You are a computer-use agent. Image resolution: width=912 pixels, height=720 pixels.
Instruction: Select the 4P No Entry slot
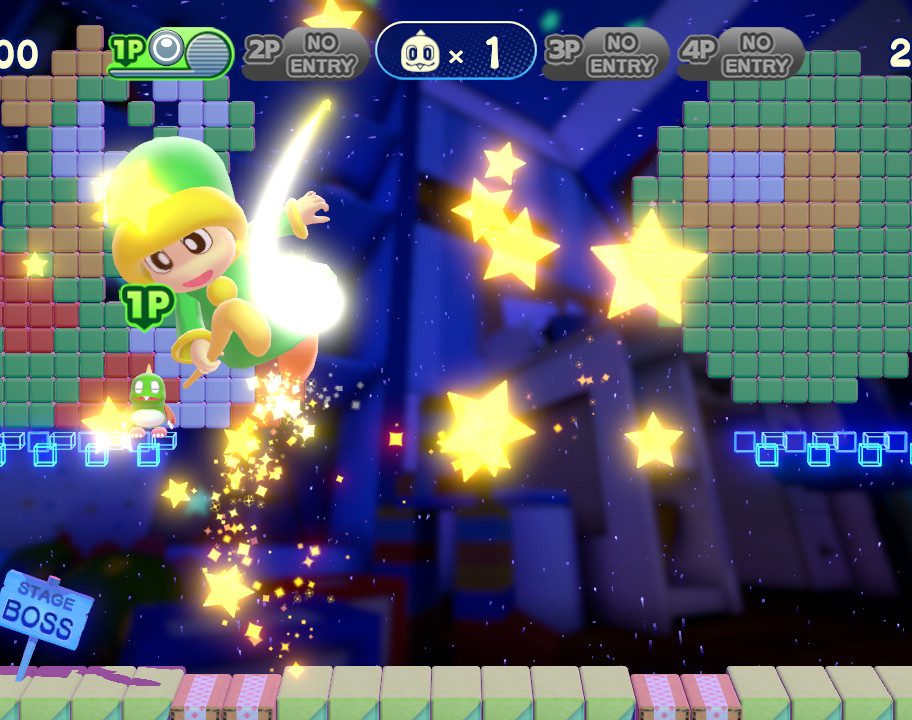pos(740,53)
